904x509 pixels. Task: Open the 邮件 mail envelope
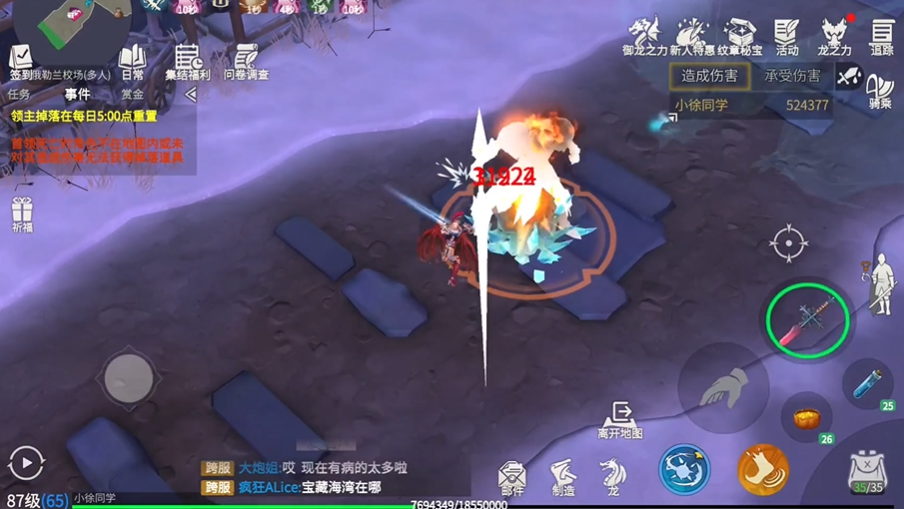click(x=512, y=477)
